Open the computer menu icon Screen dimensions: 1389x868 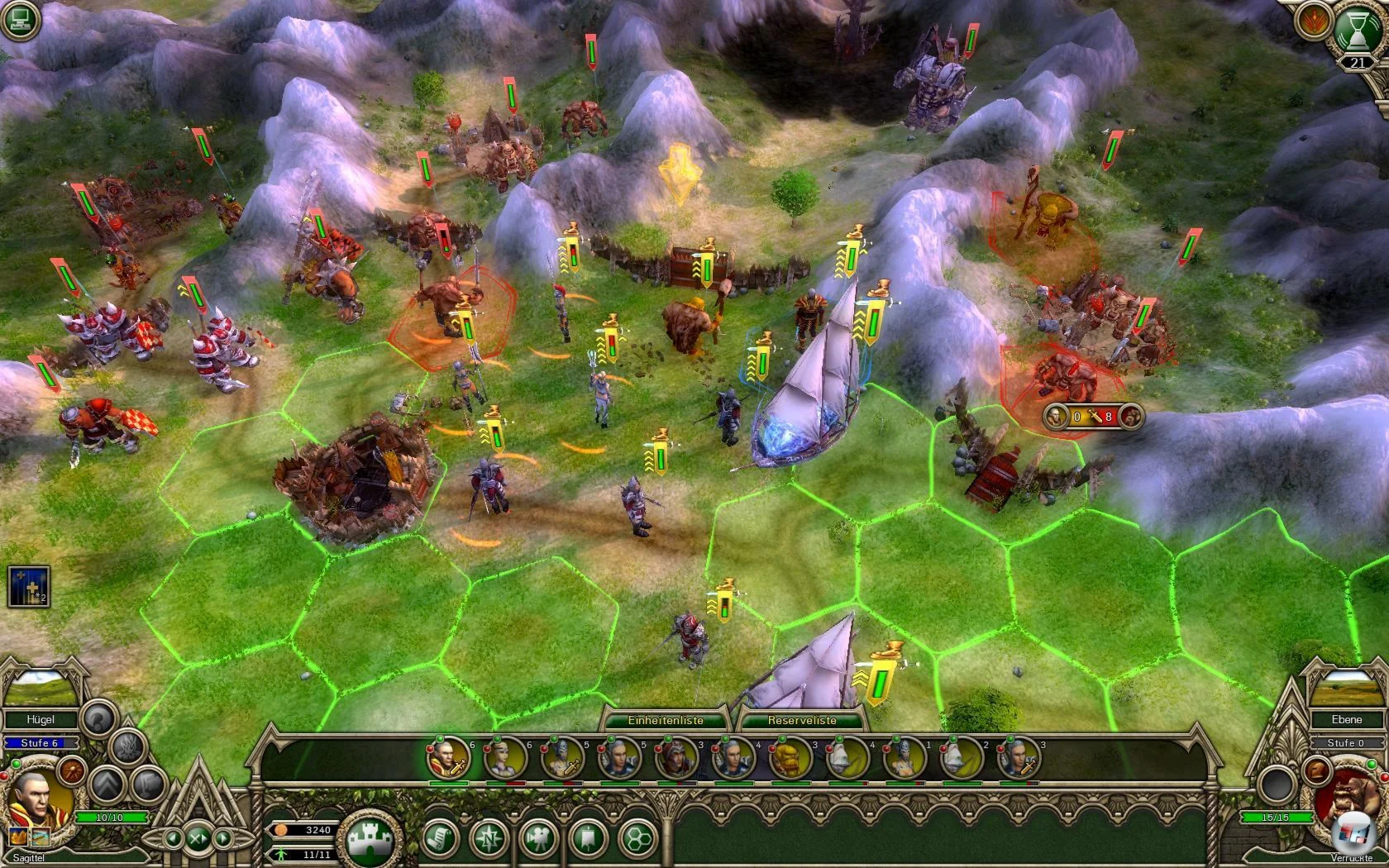pos(19,21)
